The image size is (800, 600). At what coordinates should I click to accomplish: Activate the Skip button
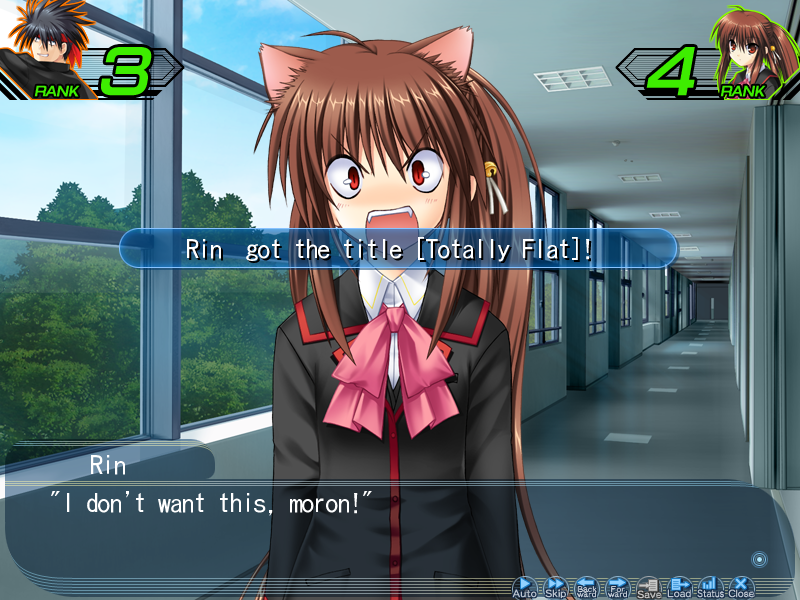point(555,585)
